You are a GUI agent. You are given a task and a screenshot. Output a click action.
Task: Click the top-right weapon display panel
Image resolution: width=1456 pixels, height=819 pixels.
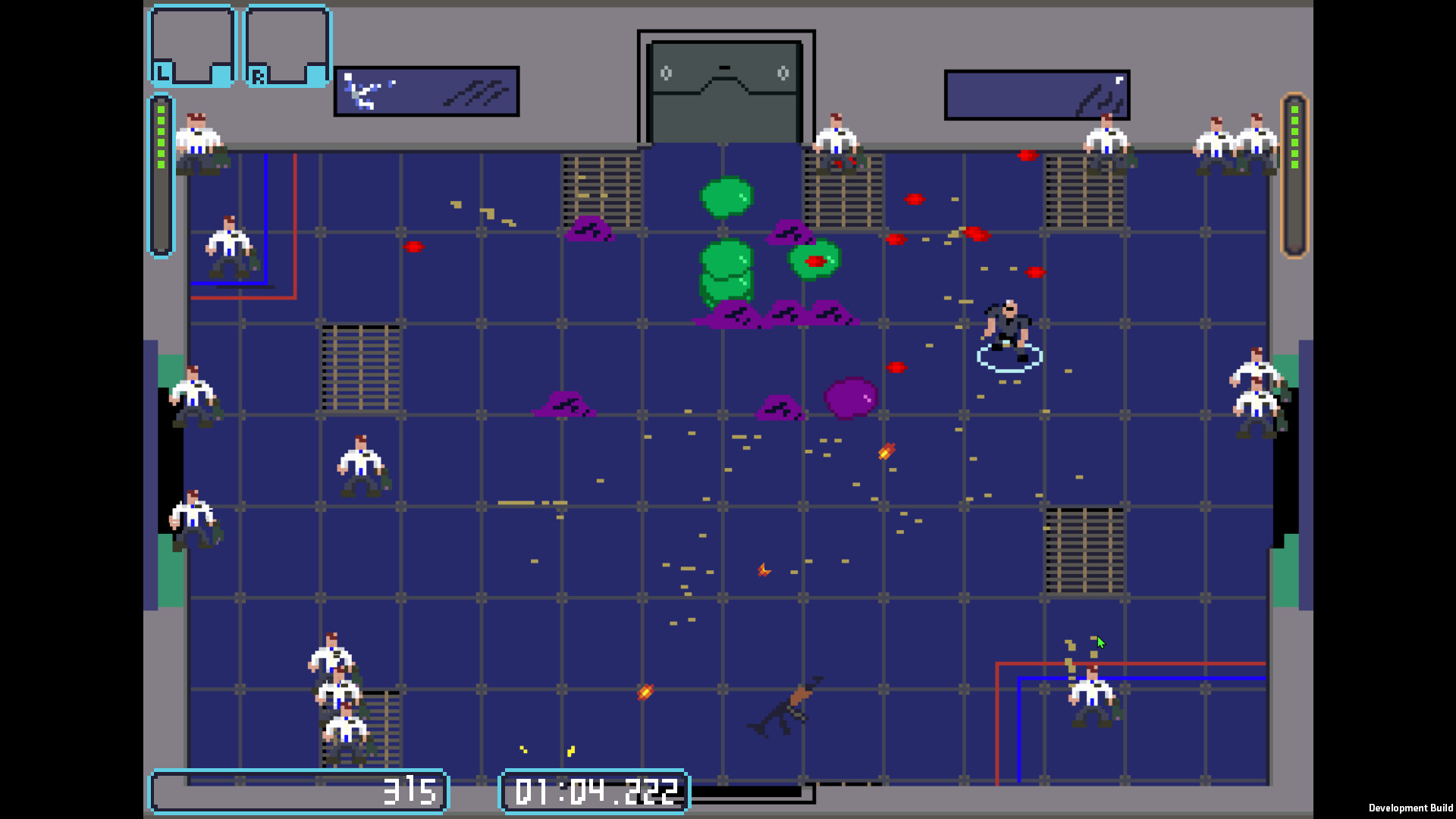point(1037,93)
